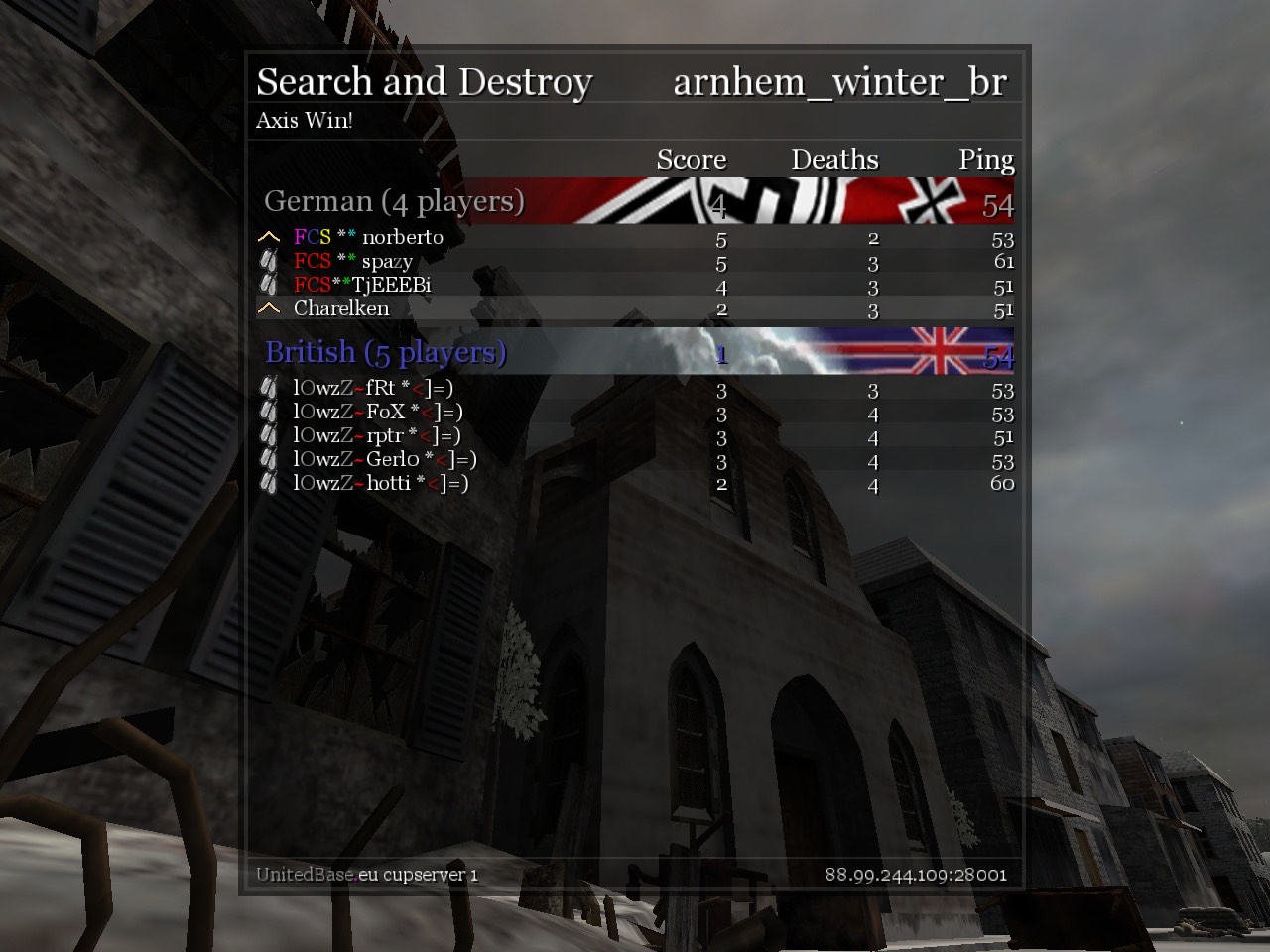Screen dimensions: 1270x952
Task: Open the arnhem_winter_br map name label
Action: pyautogui.click(x=838, y=83)
